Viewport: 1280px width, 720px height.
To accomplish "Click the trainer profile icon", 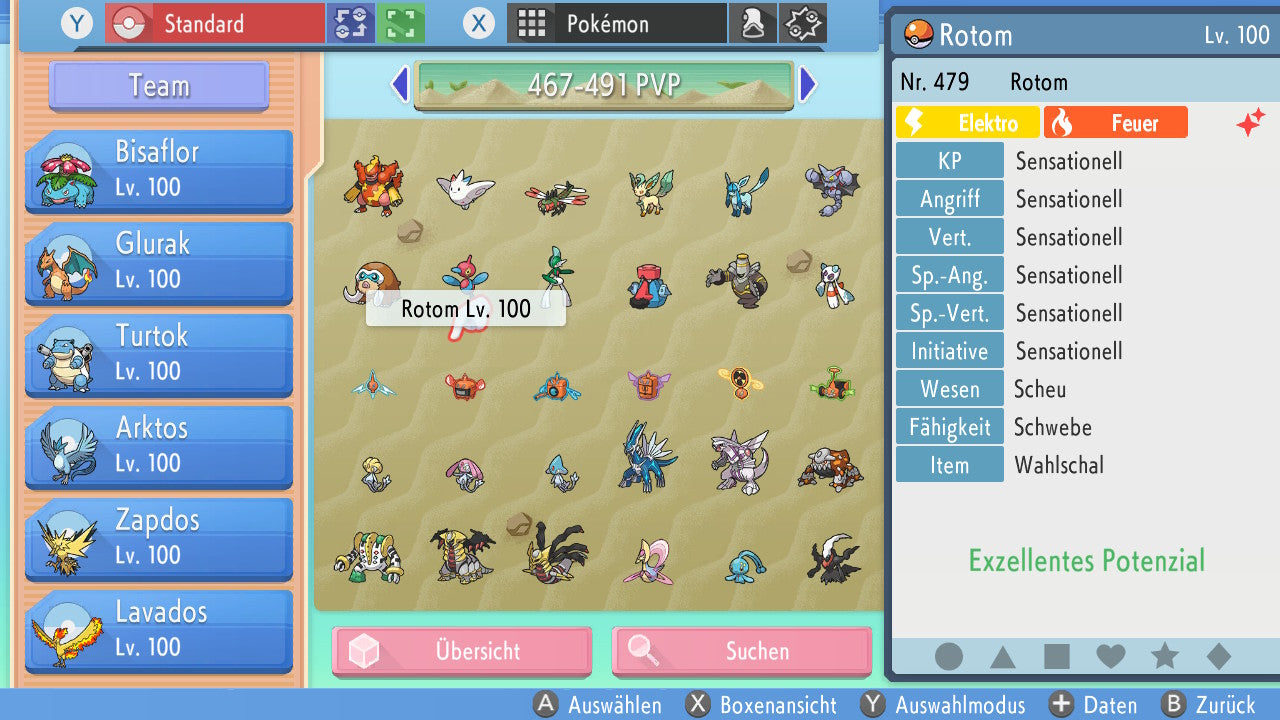I will [753, 22].
